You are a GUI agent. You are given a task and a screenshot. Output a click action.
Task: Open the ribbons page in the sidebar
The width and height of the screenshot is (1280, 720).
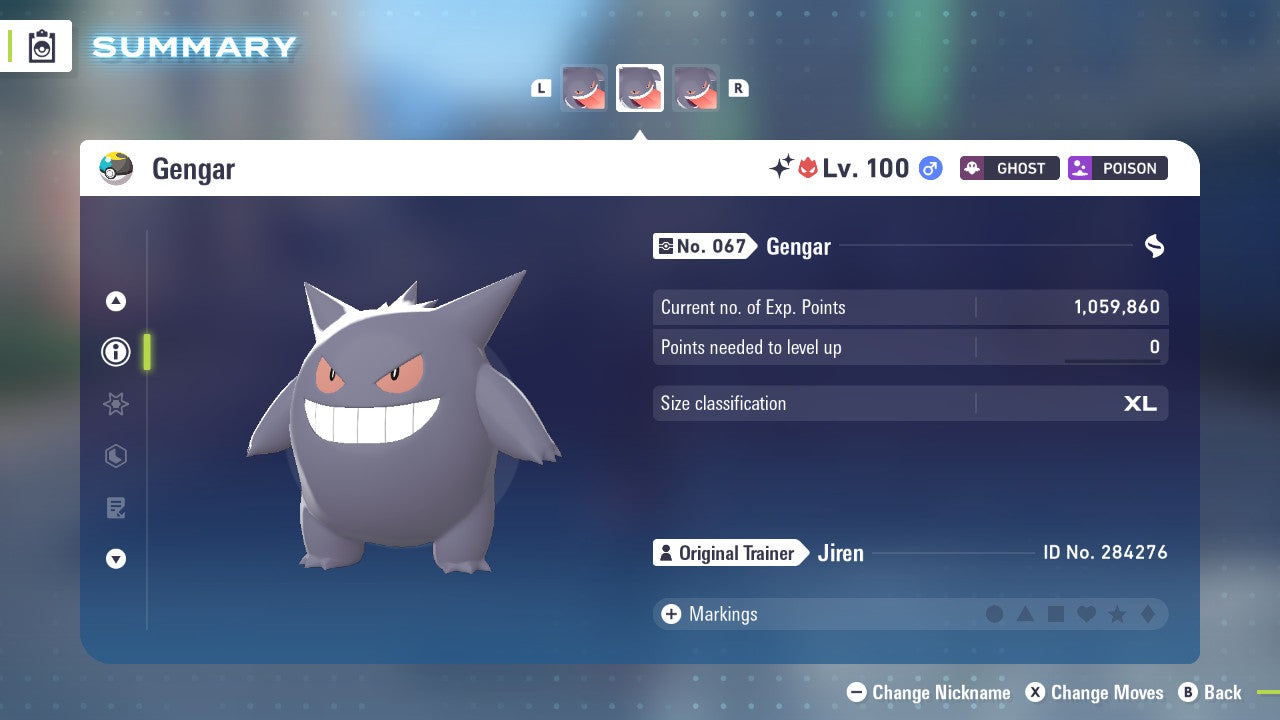(116, 404)
